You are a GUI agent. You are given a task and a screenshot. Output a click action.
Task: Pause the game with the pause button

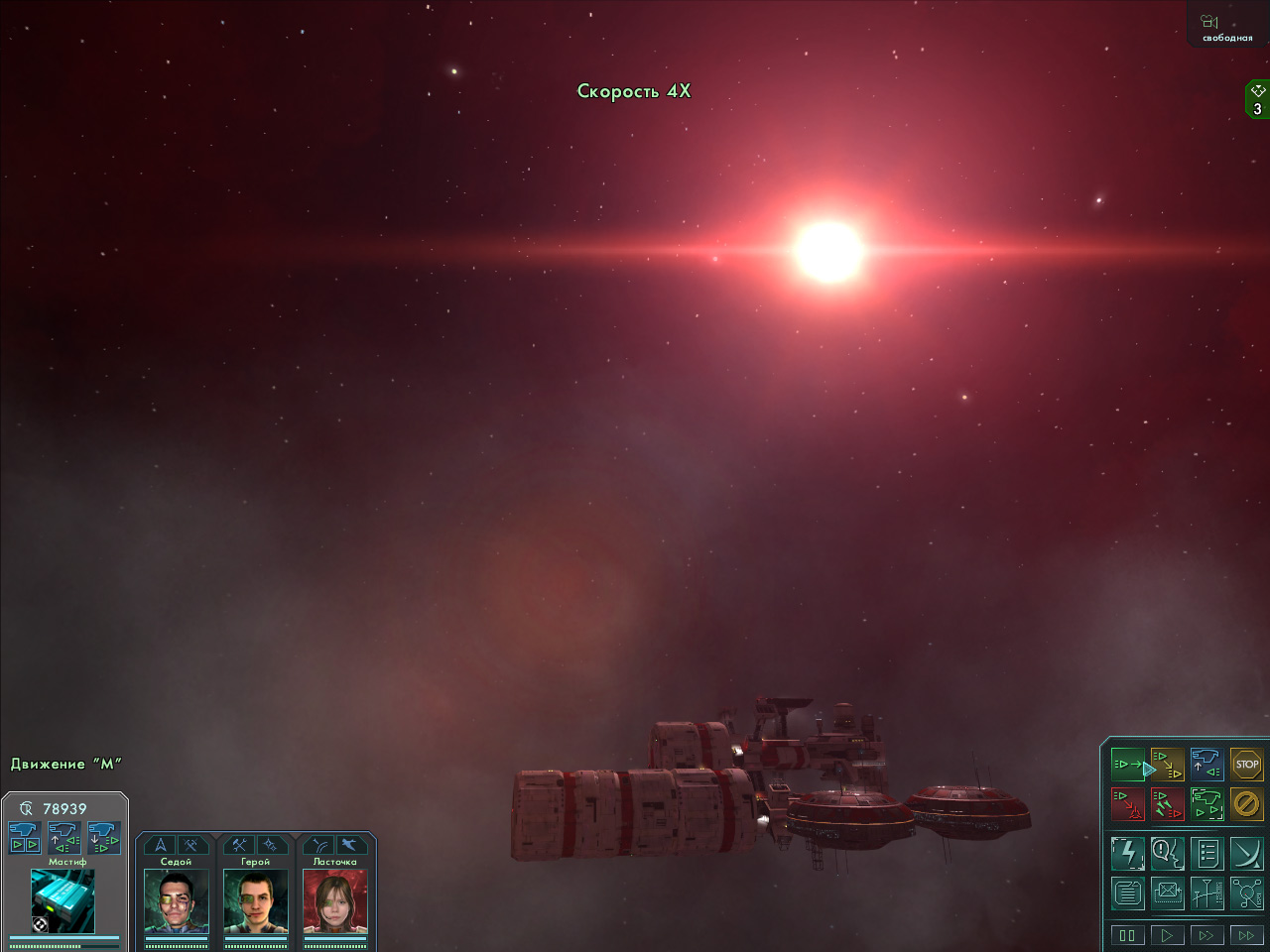pyautogui.click(x=1127, y=934)
